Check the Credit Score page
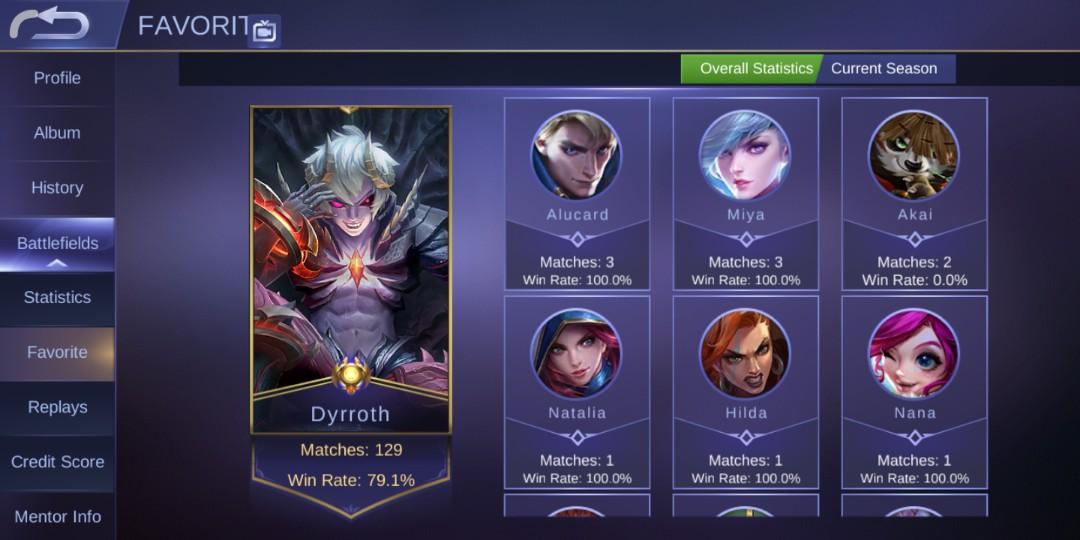1080x540 pixels. tap(57, 462)
